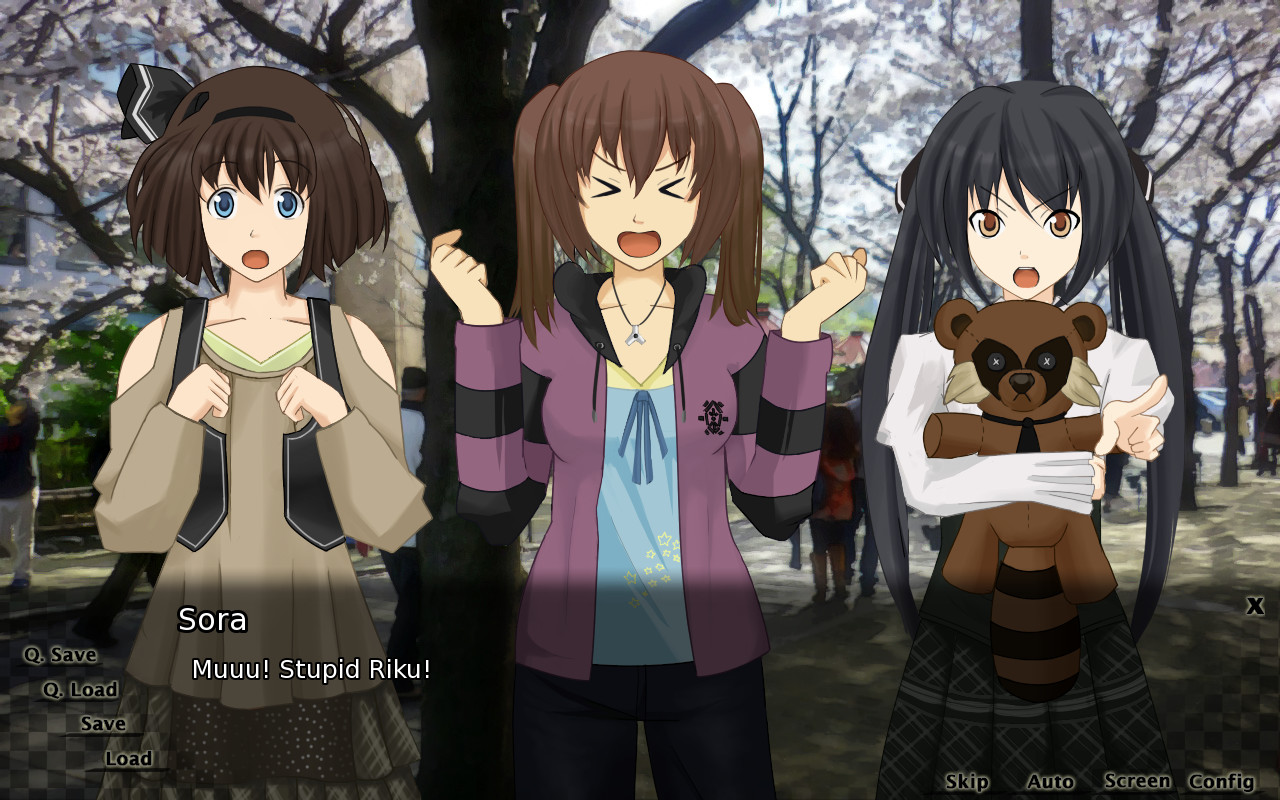Activate Skip mode
This screenshot has width=1280, height=800.
click(x=966, y=781)
